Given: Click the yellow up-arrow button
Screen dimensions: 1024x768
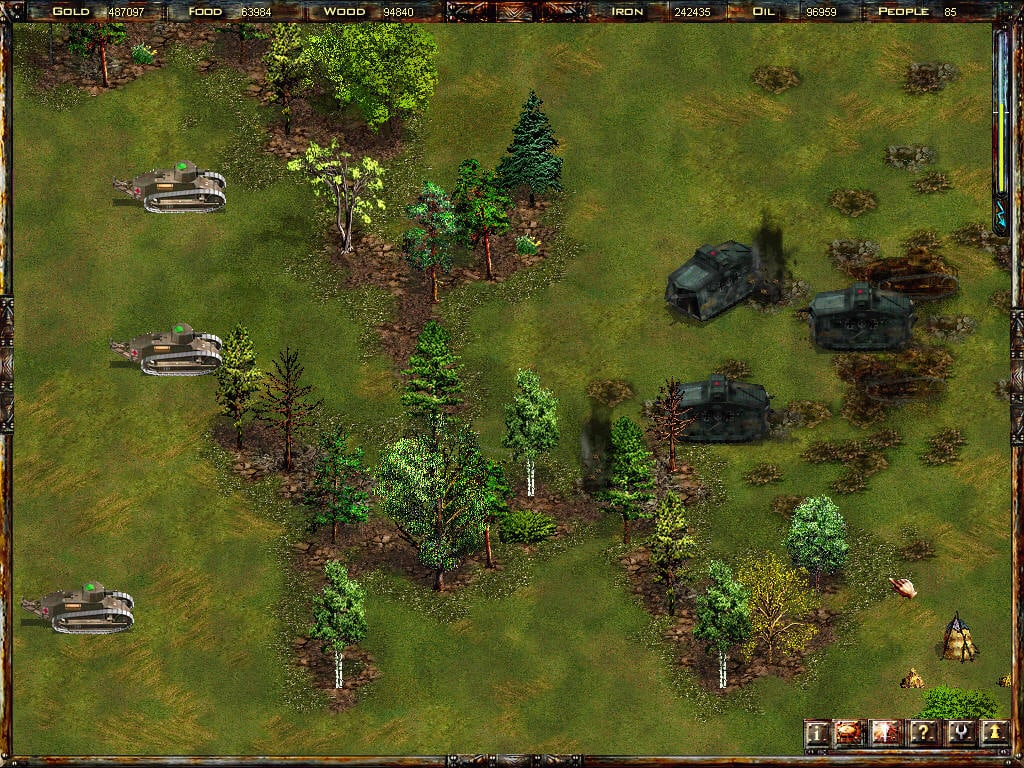Looking at the screenshot, I should coord(994,734).
